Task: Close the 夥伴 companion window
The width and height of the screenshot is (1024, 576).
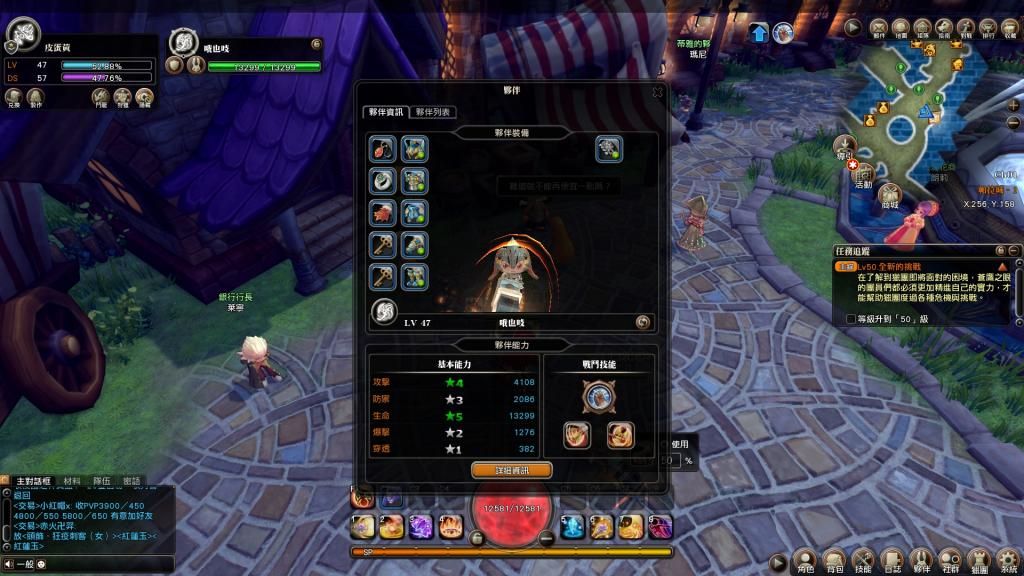Action: point(657,91)
